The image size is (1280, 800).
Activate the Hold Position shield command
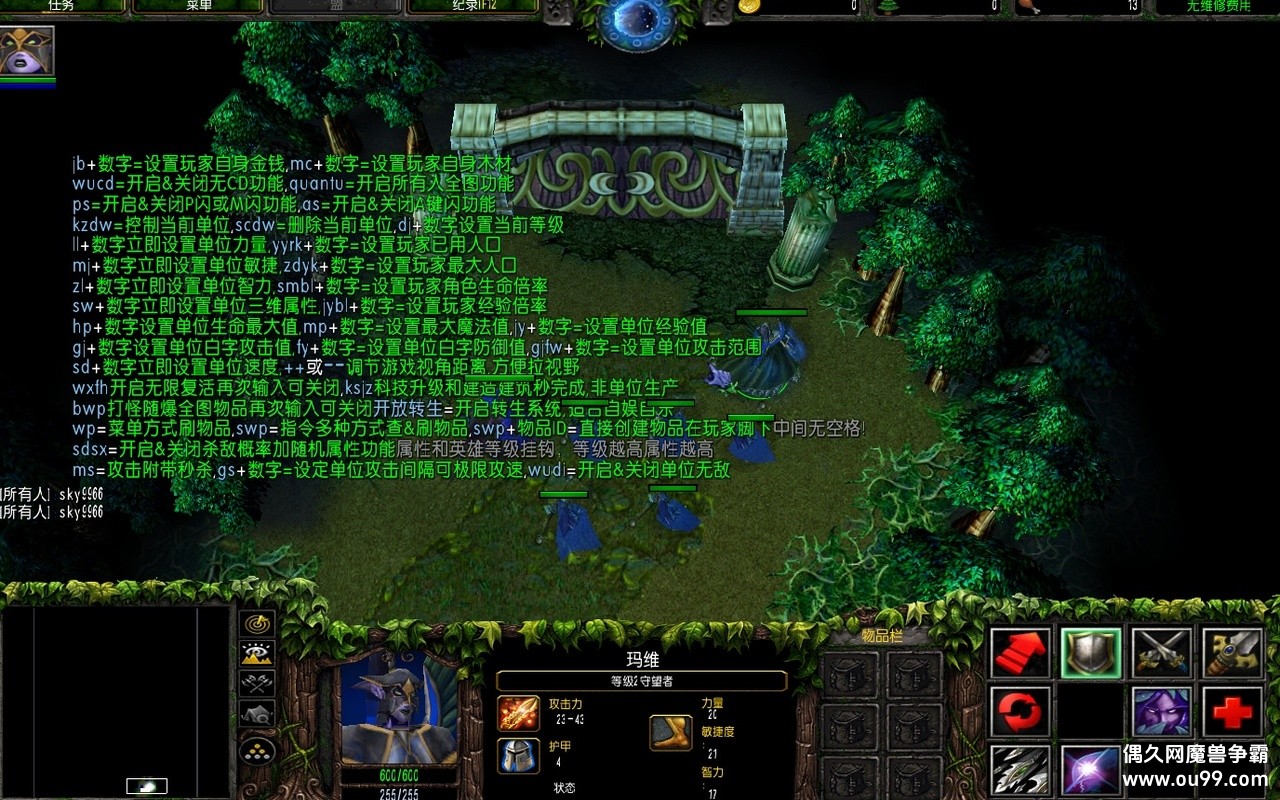point(1091,653)
